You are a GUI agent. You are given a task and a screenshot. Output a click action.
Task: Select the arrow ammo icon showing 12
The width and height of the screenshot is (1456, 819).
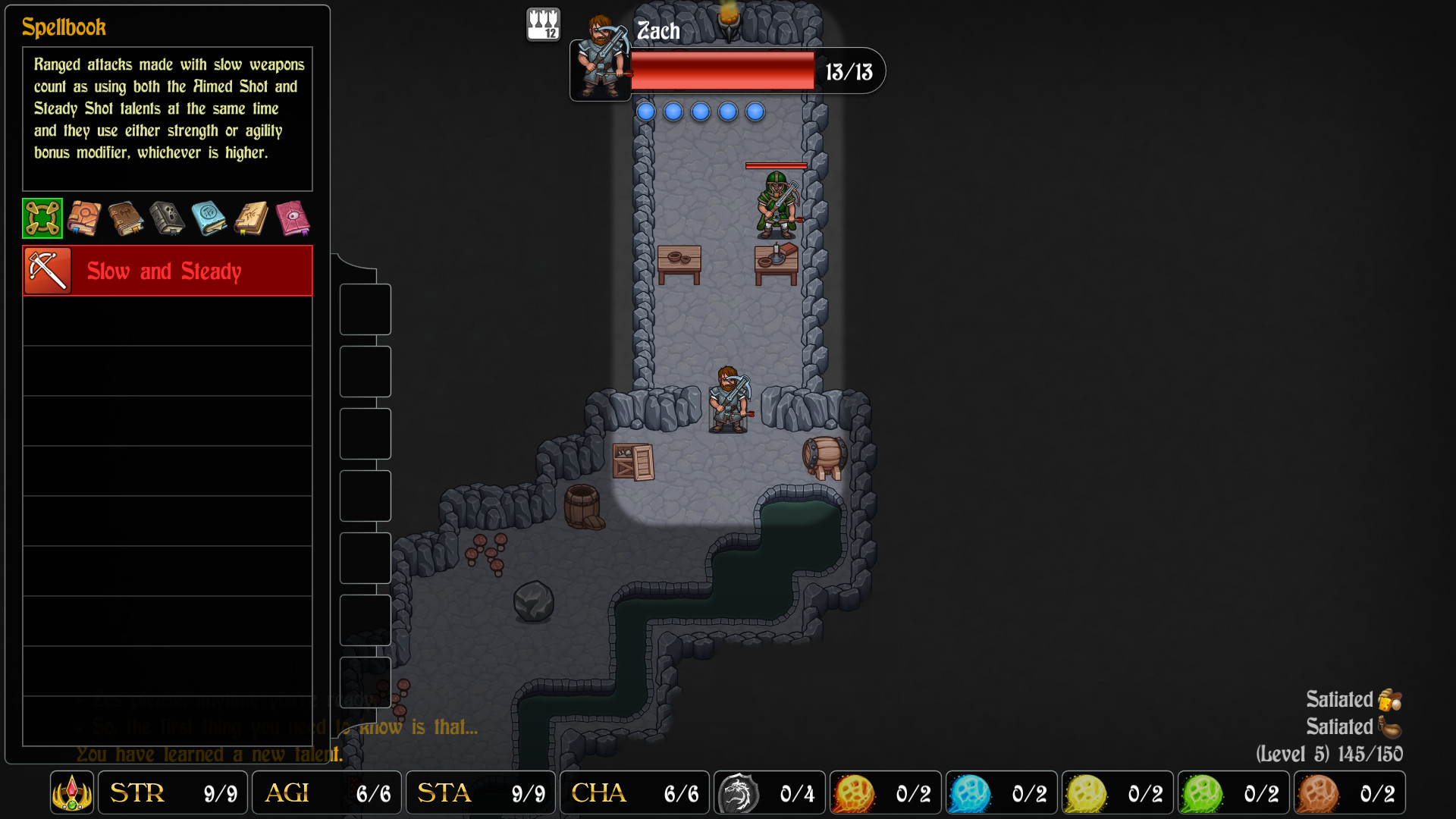coord(543,24)
